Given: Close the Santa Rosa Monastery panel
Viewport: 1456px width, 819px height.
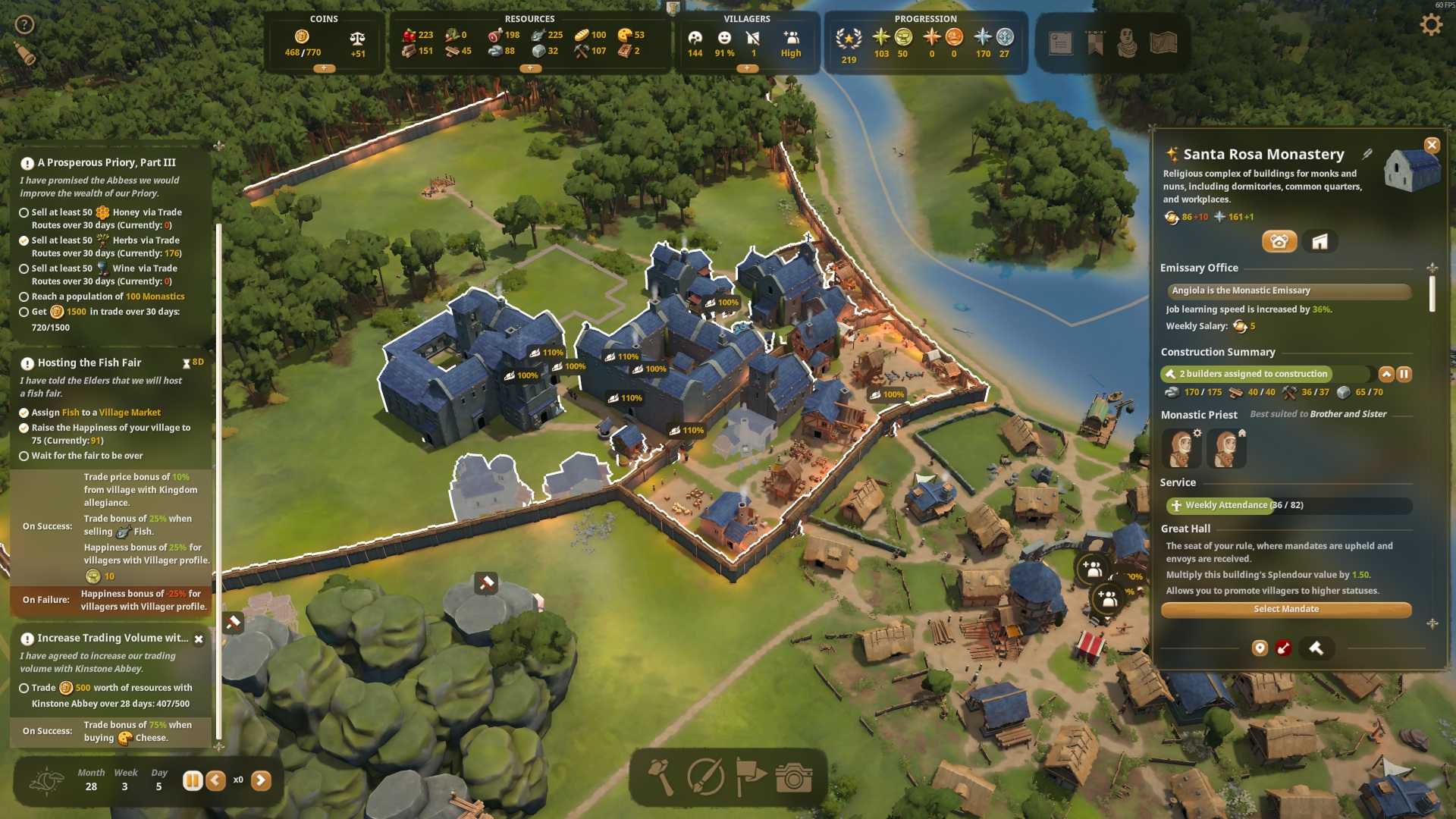Looking at the screenshot, I should pos(1432,145).
